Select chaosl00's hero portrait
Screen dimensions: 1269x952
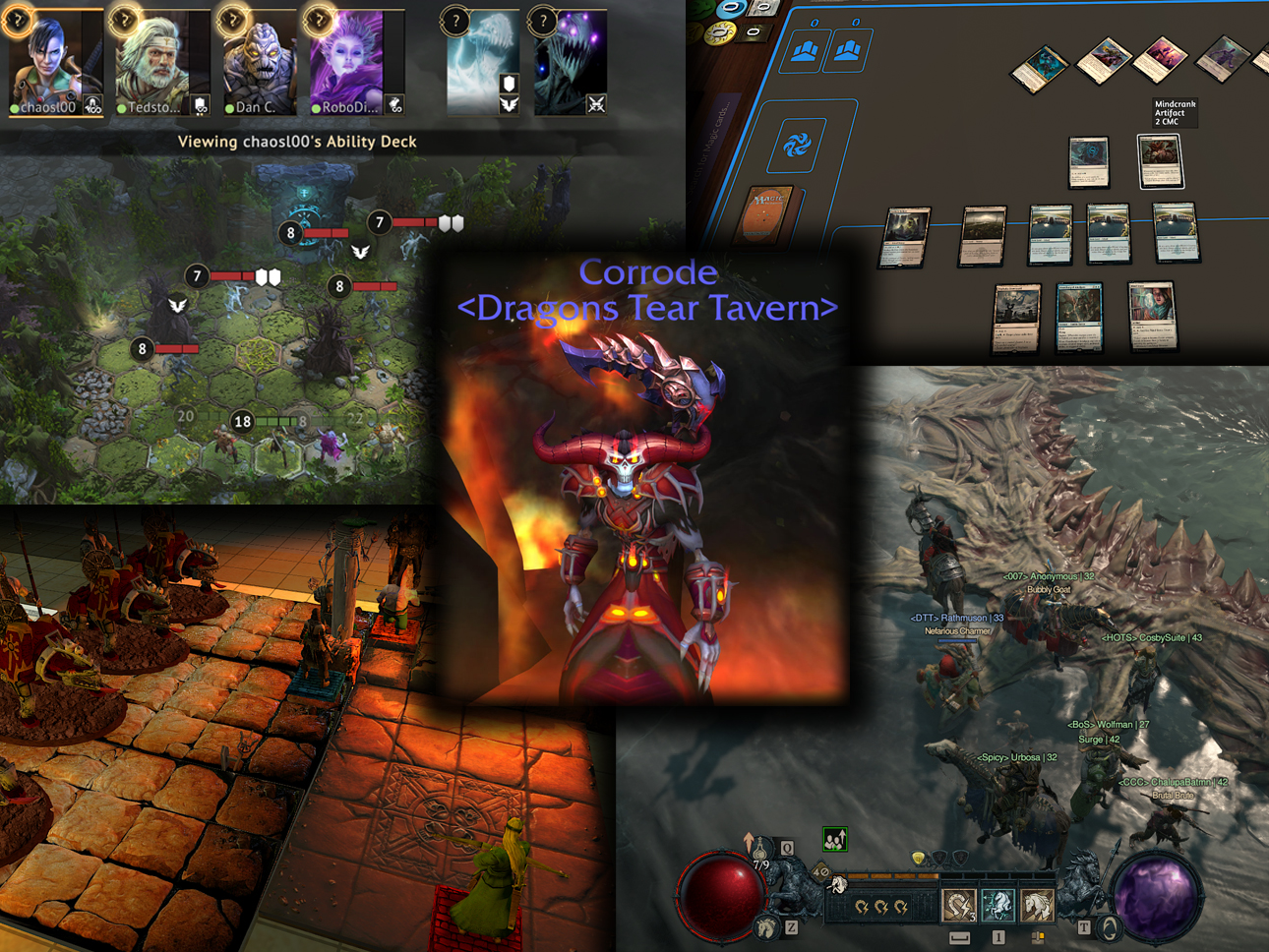click(55, 61)
